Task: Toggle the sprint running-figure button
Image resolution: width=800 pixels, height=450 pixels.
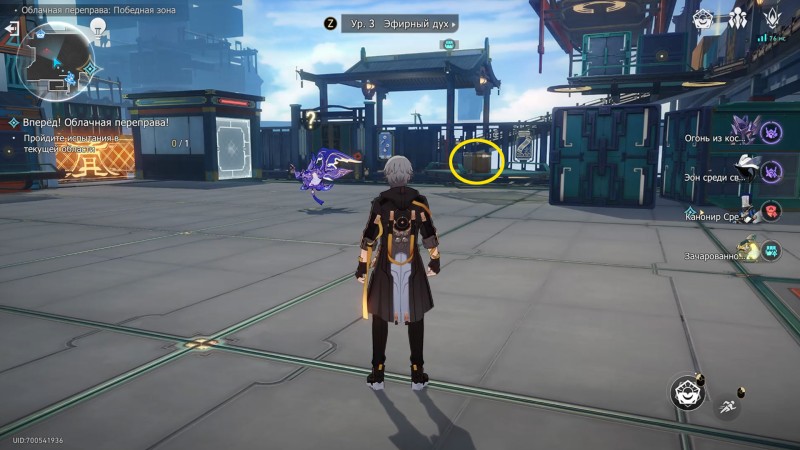Action: tap(727, 406)
